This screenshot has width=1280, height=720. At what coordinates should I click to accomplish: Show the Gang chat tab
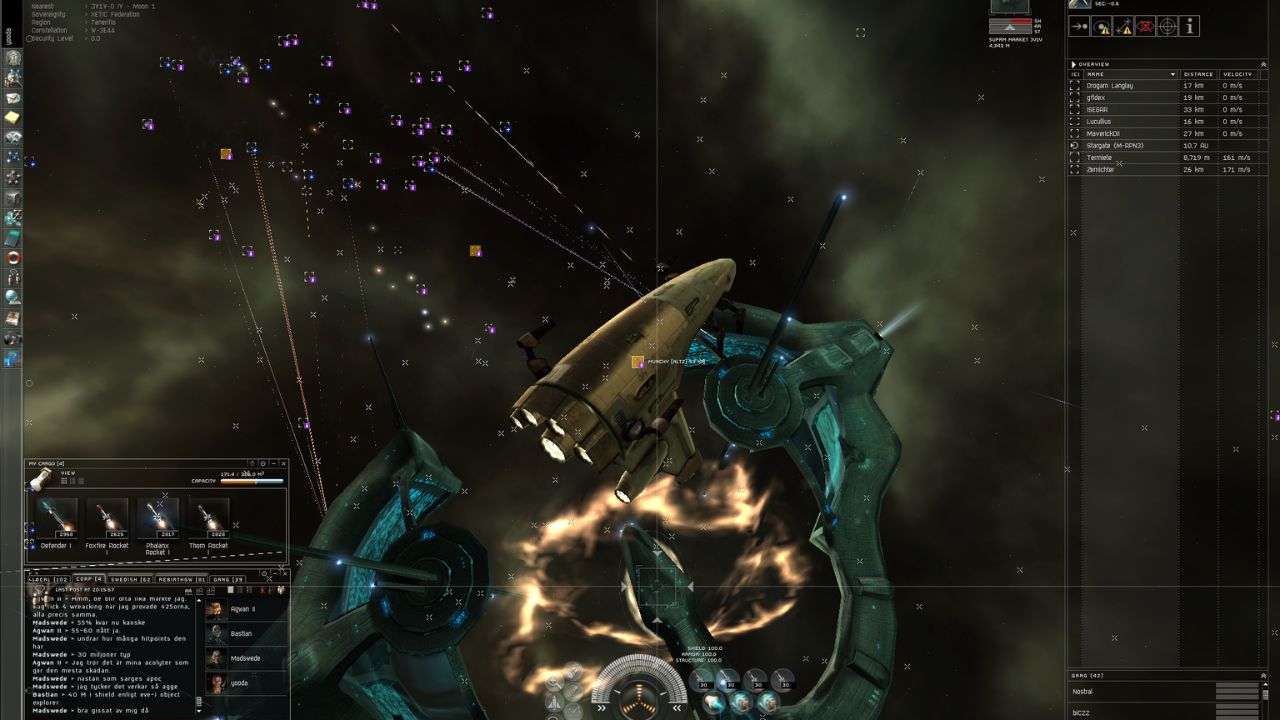click(x=228, y=579)
